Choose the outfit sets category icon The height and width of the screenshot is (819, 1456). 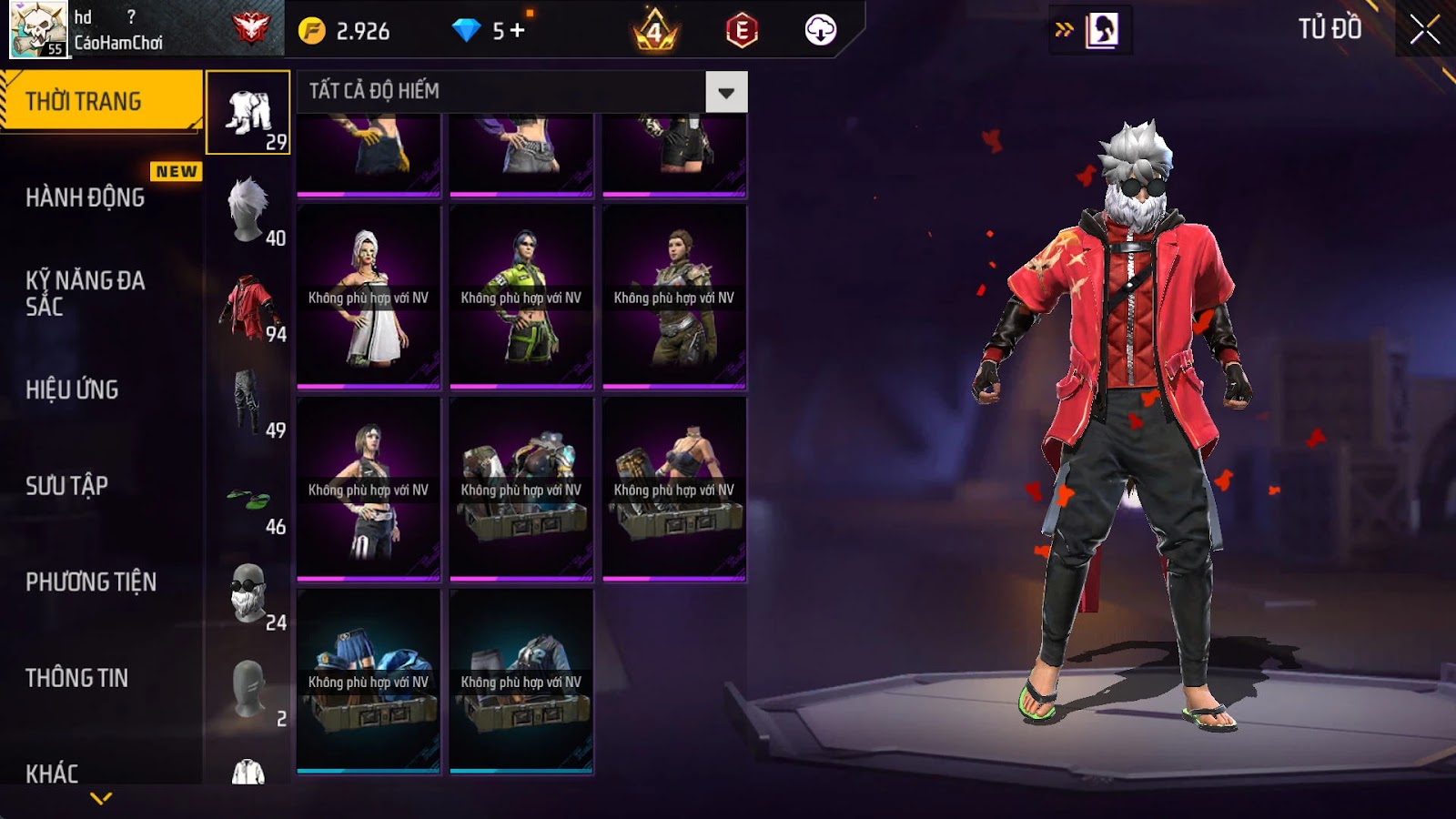248,113
